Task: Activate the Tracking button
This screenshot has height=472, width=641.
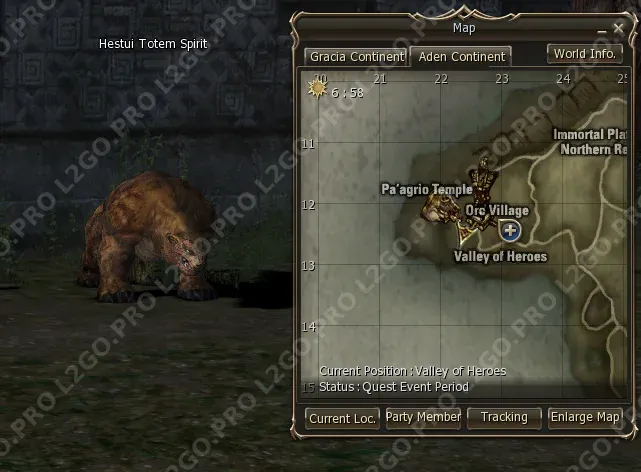Action: pyautogui.click(x=504, y=417)
